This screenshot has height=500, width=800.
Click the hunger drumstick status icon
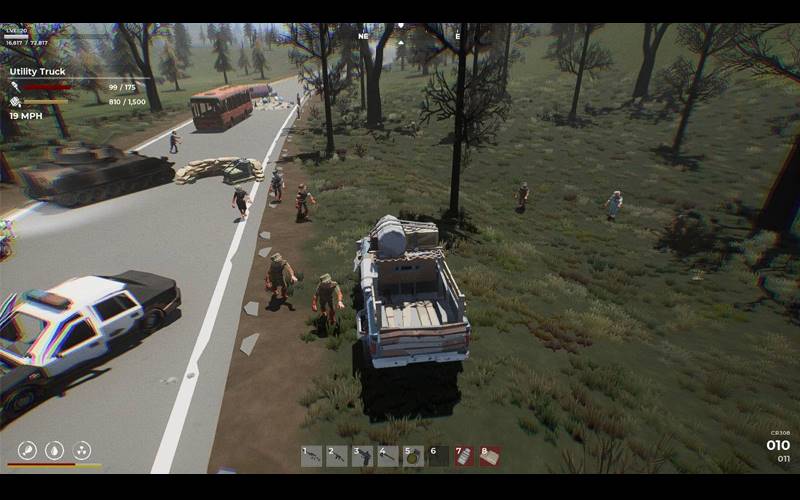(28, 450)
